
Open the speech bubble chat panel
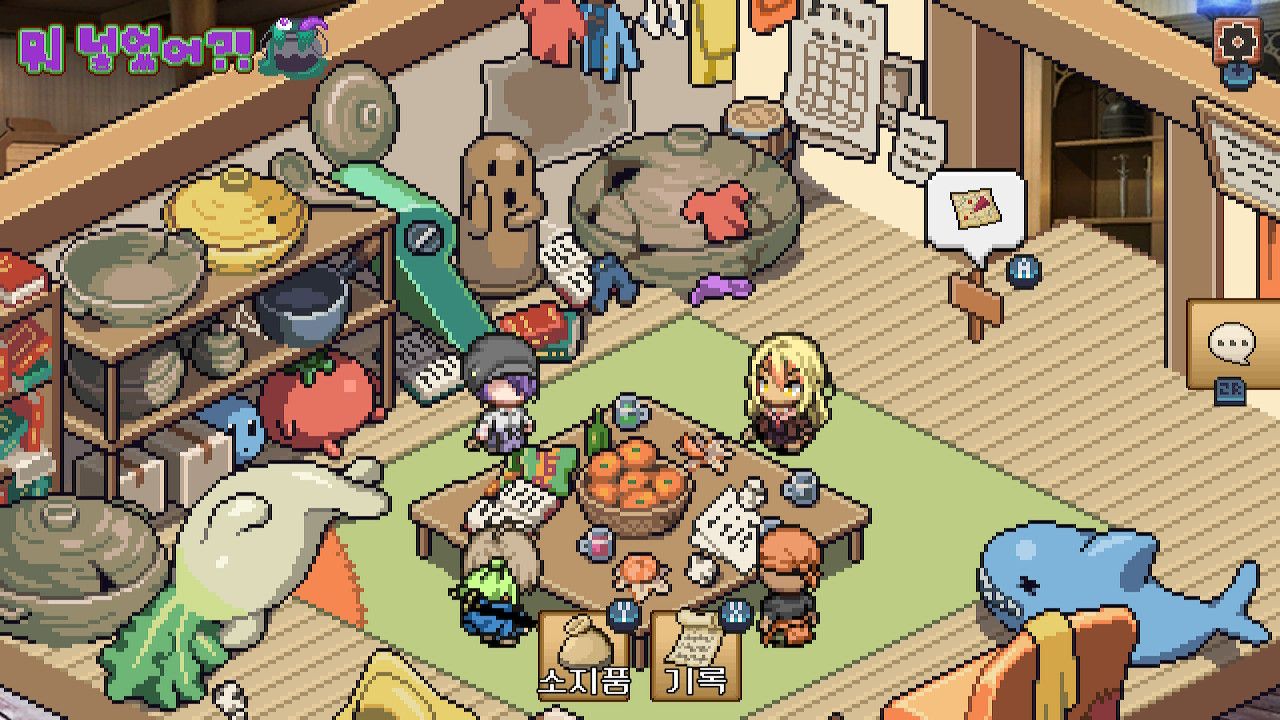(1232, 345)
